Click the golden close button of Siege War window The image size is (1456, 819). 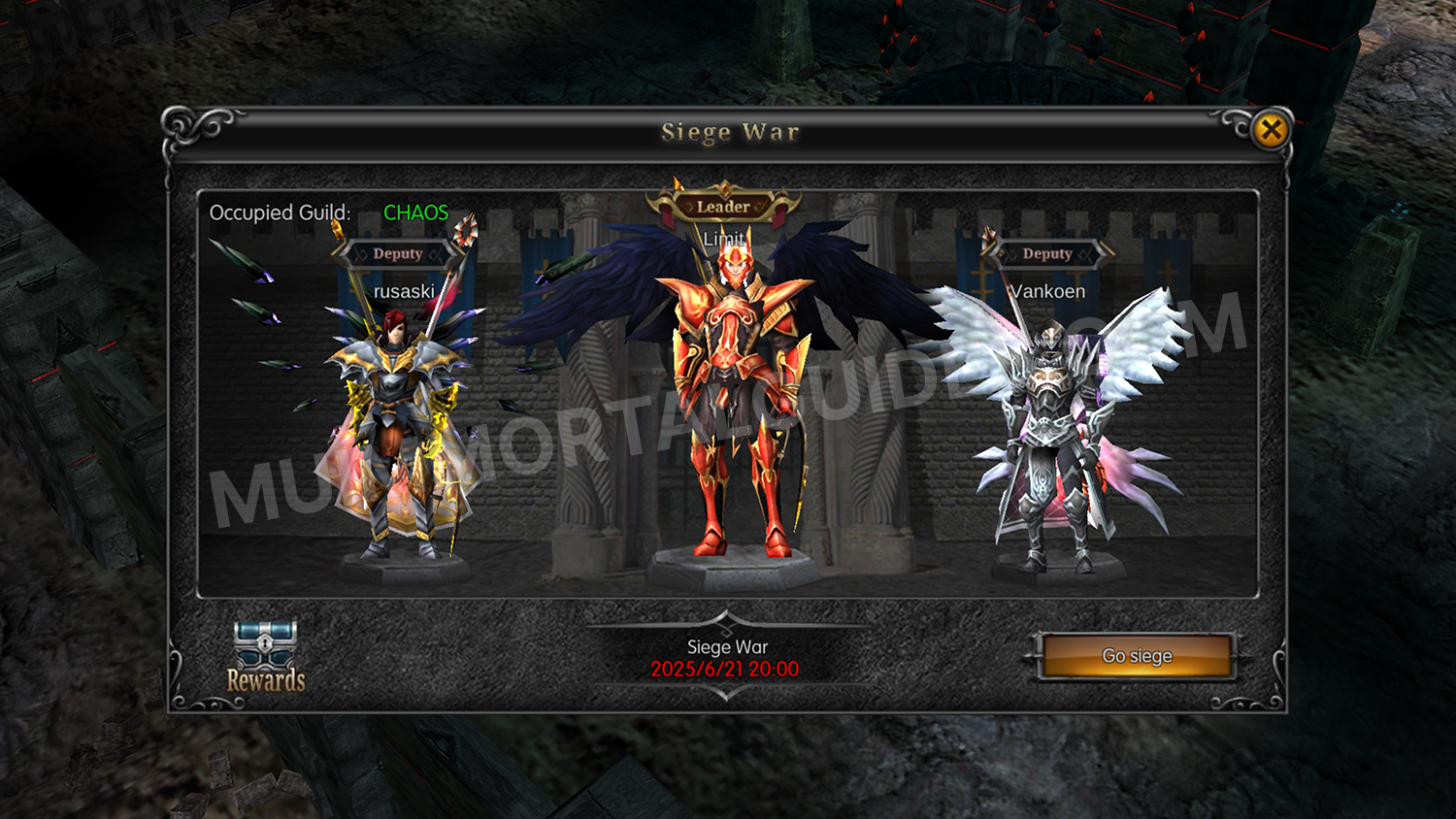1274,131
